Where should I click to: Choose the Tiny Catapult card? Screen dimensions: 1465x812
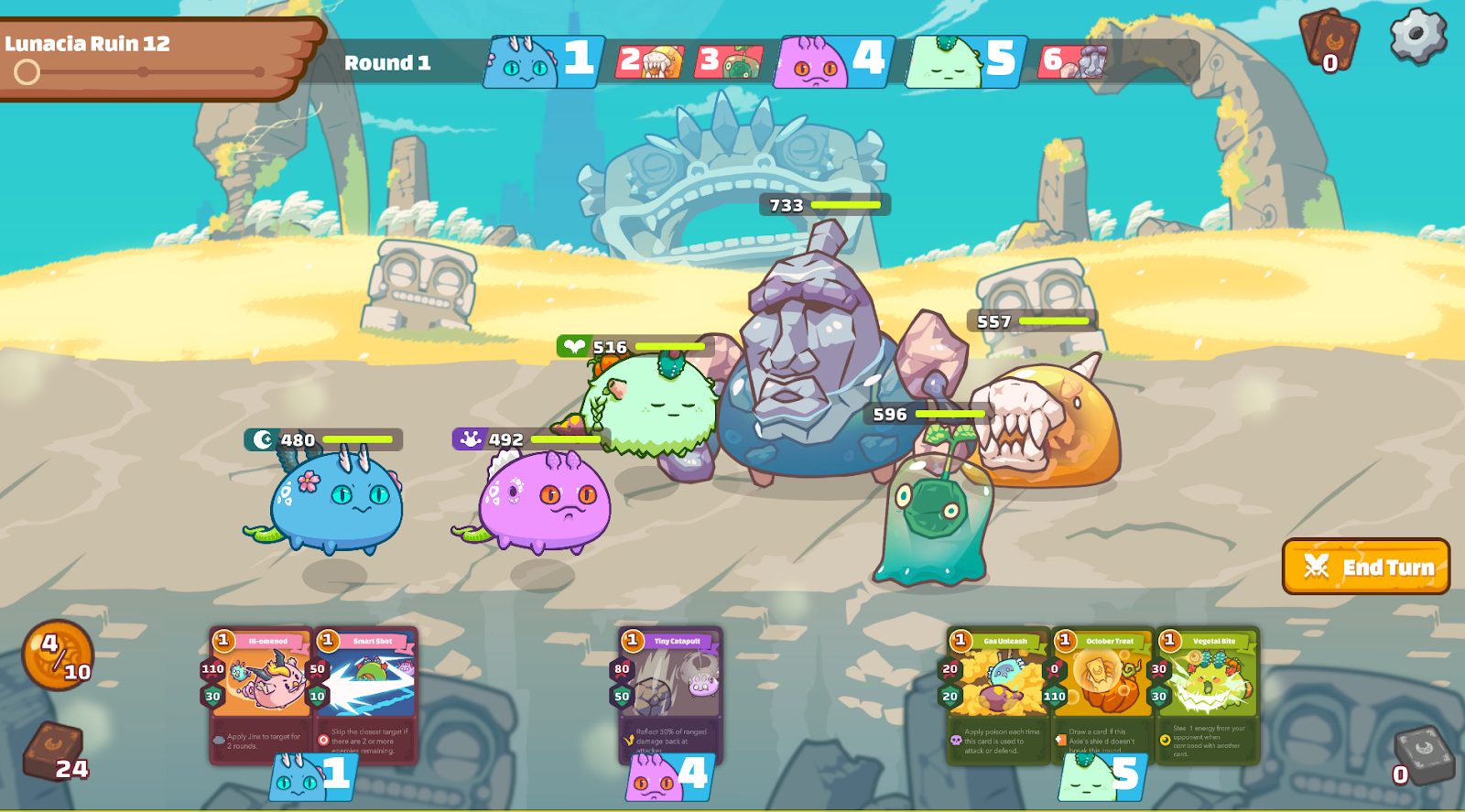point(671,694)
